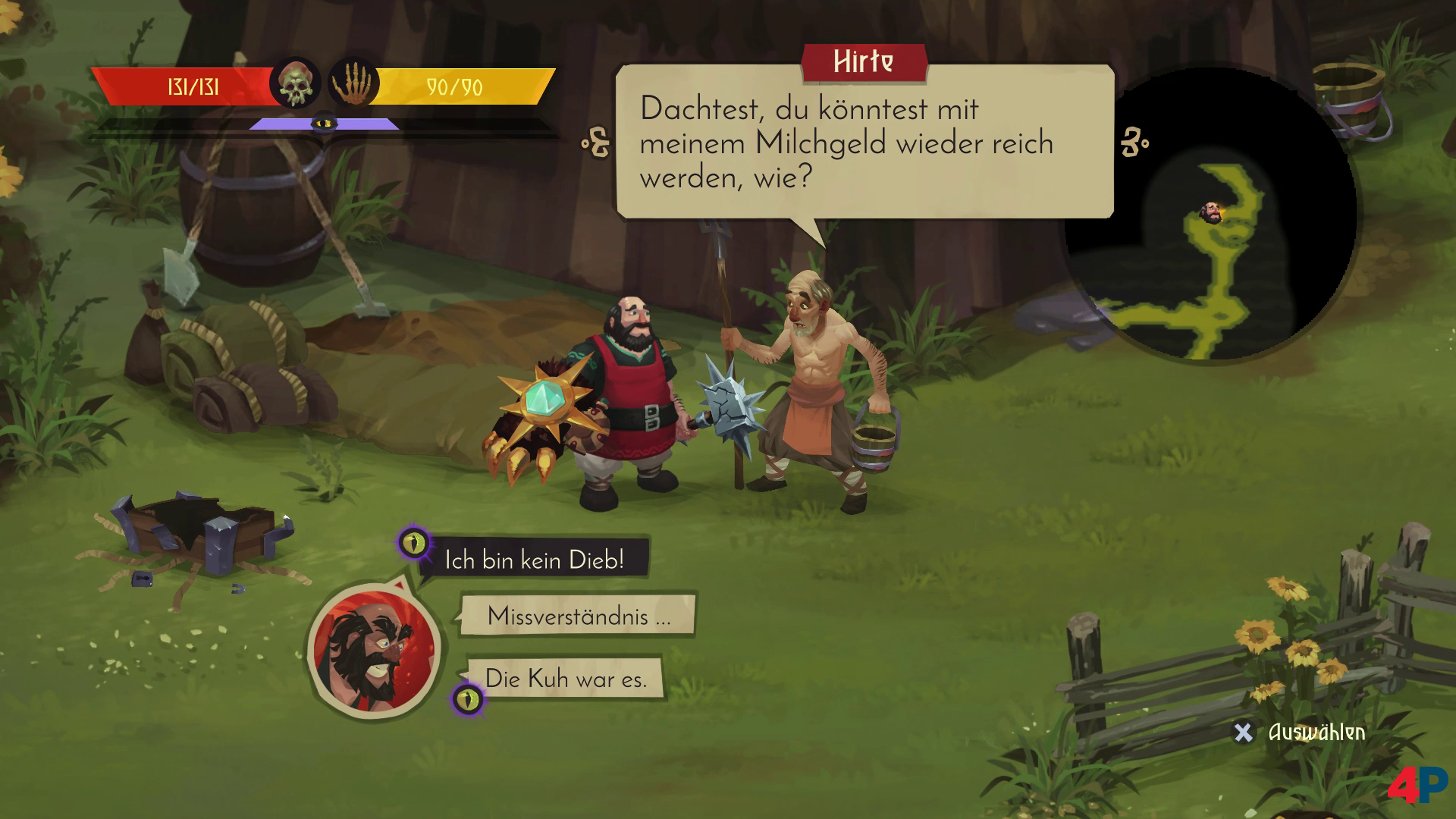Answer with "Die Kuh war es."

pyautogui.click(x=566, y=678)
